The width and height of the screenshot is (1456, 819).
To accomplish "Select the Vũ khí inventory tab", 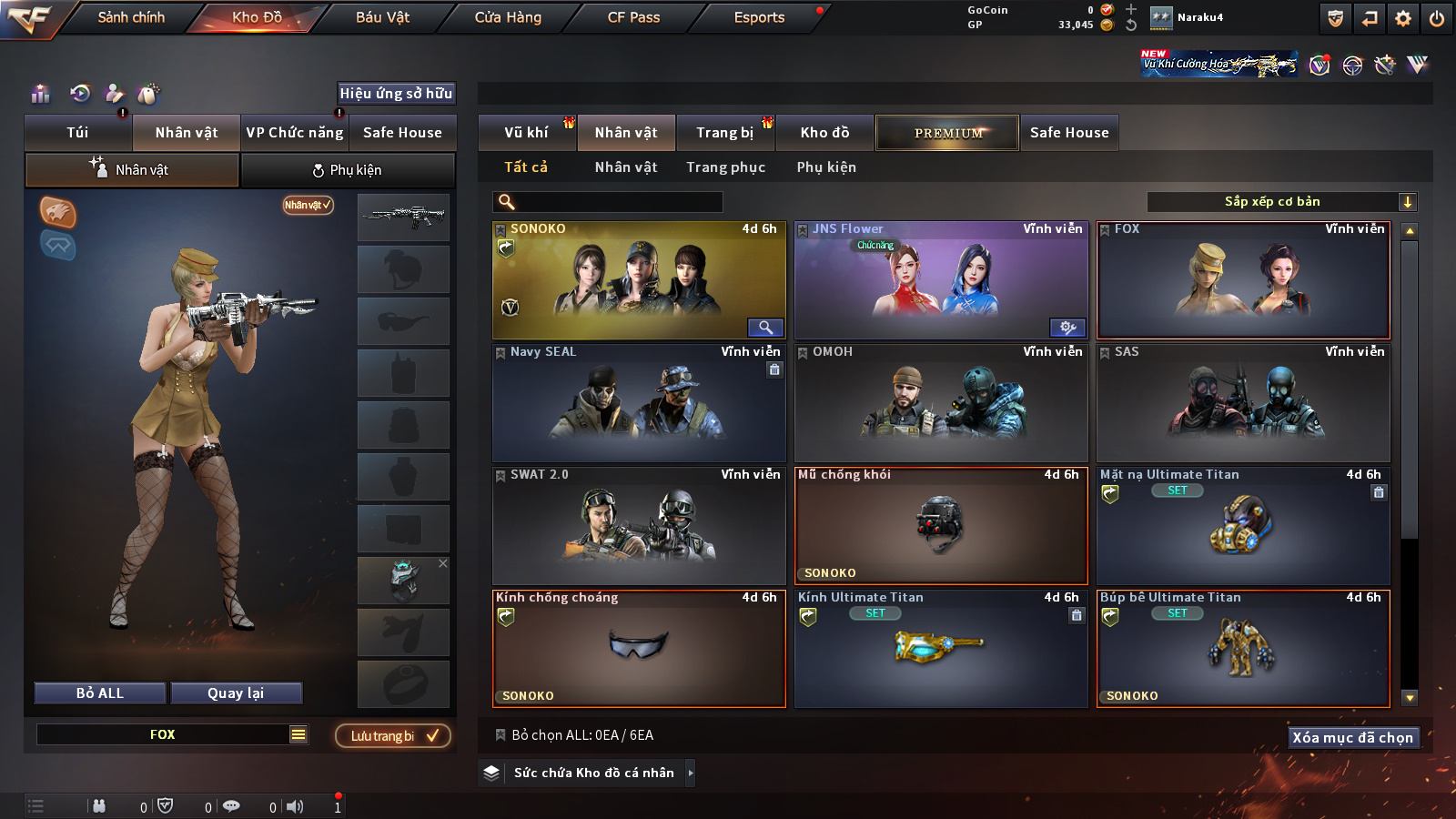I will [526, 133].
